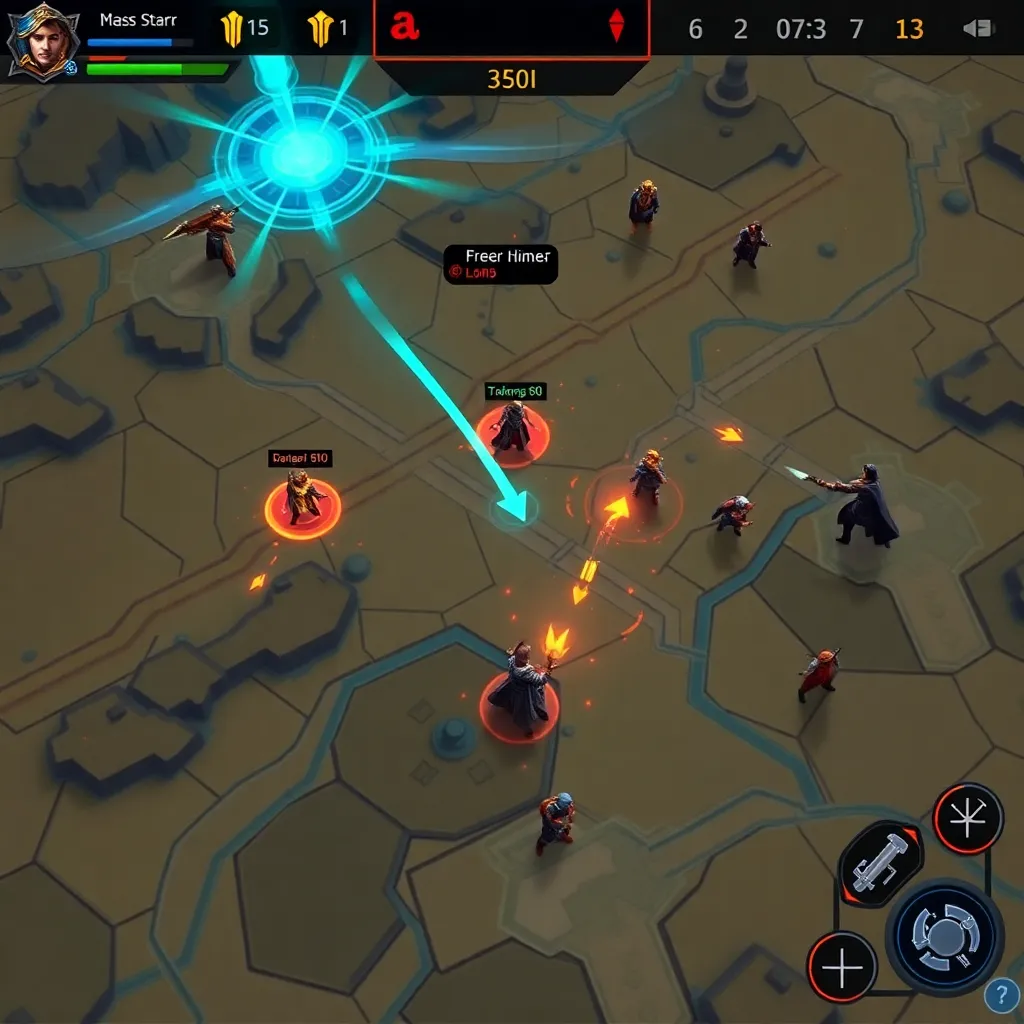
Task: Activate the plus-sign ability button
Action: point(842,967)
